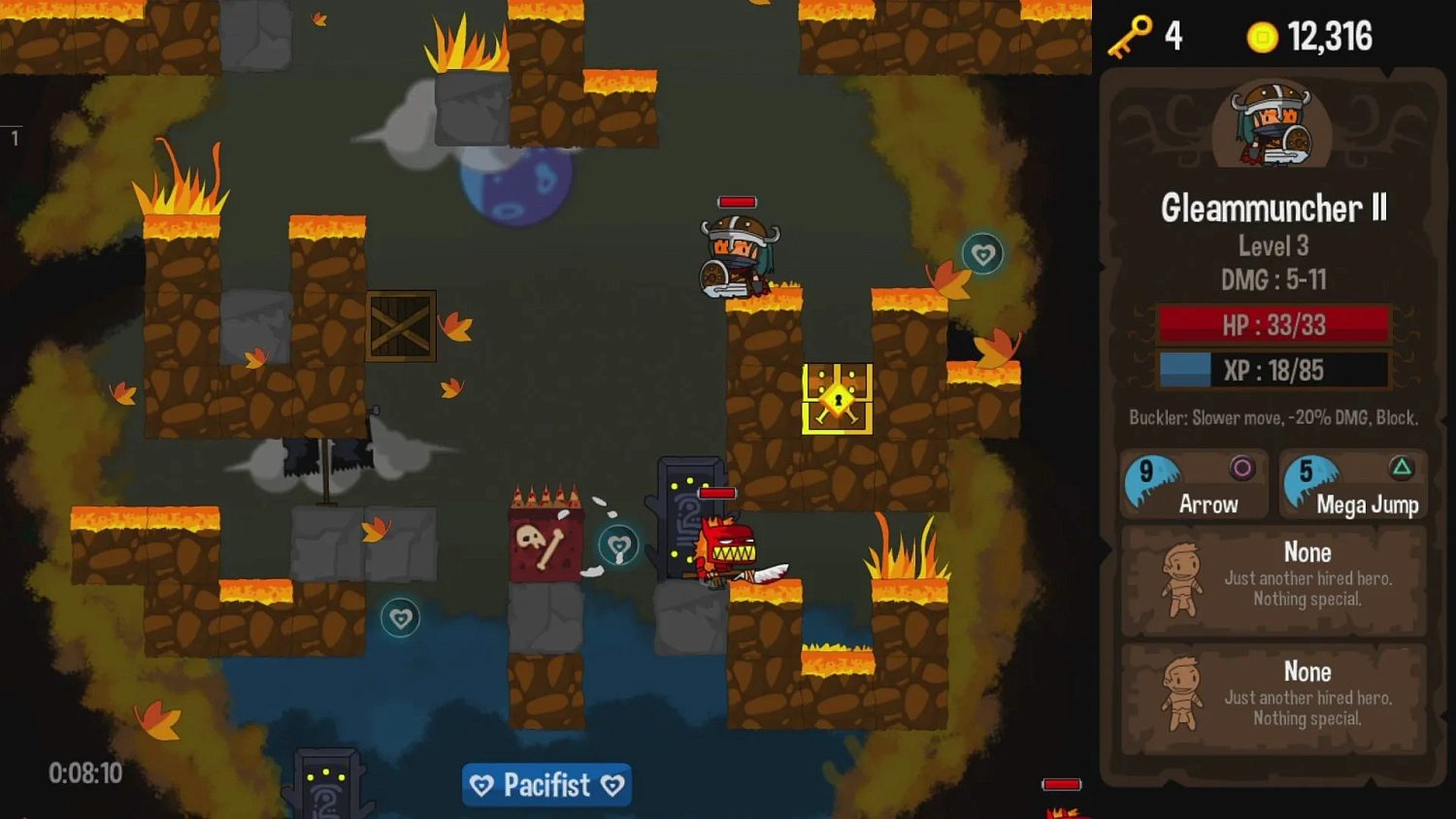The image size is (1456, 819).
Task: Click the locked treasure chest
Action: tap(839, 398)
